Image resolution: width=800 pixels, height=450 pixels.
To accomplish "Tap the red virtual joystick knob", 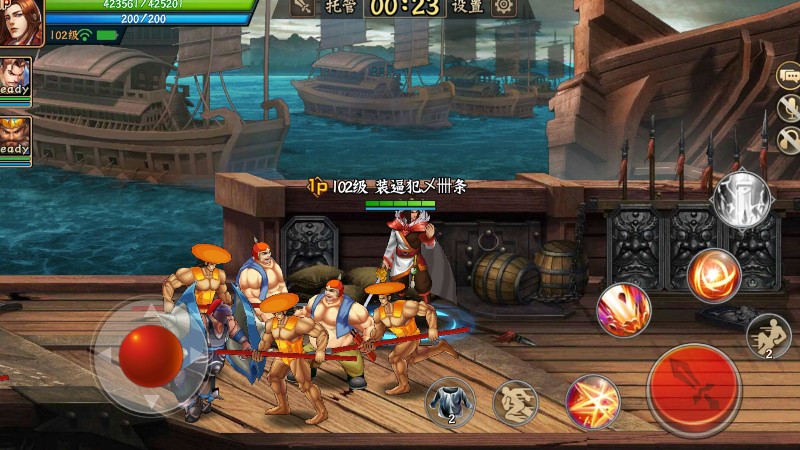I will point(151,353).
